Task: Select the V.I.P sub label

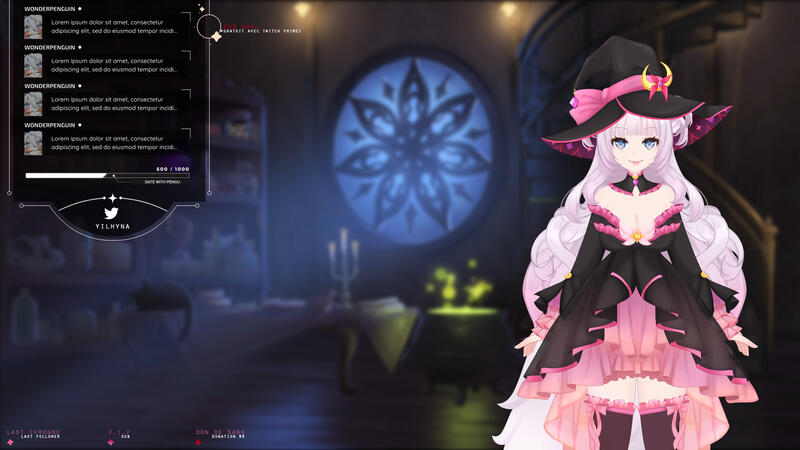Action: [125, 435]
